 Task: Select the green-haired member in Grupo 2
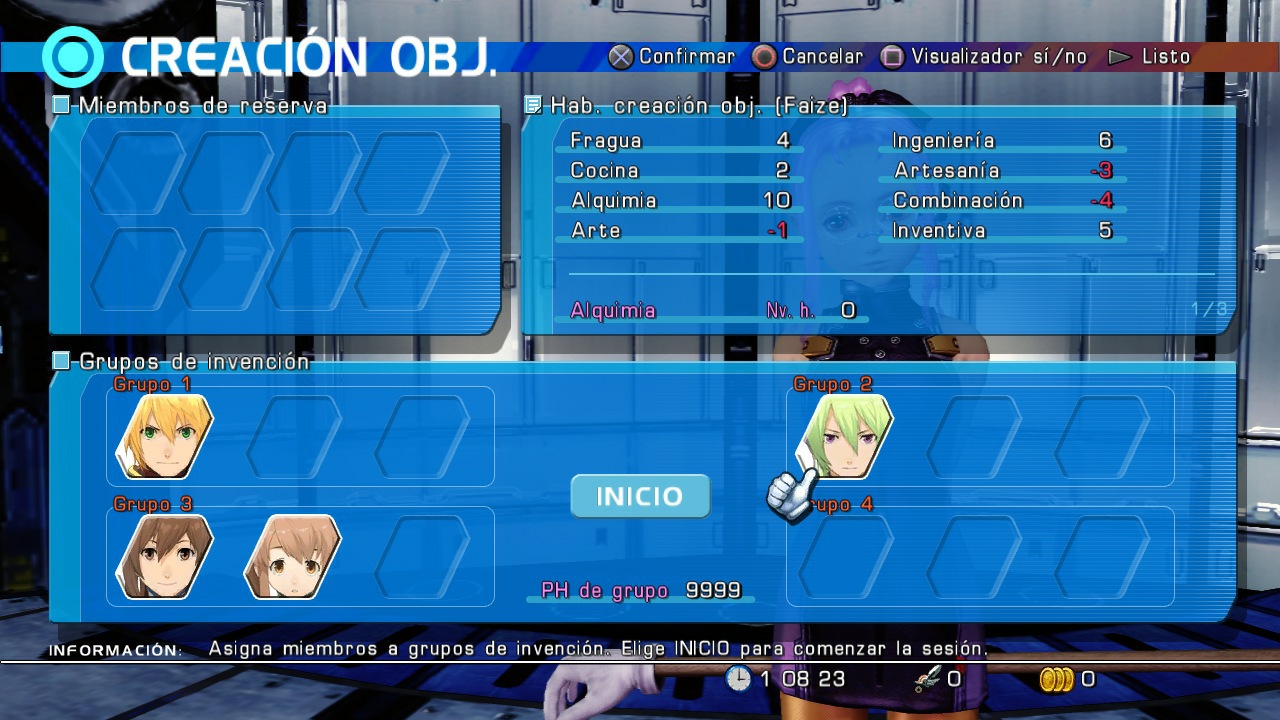[x=843, y=435]
